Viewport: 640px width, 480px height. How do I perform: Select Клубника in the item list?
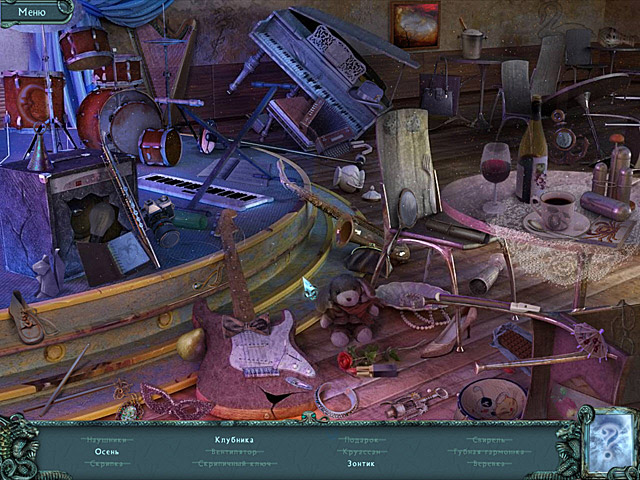pos(234,439)
